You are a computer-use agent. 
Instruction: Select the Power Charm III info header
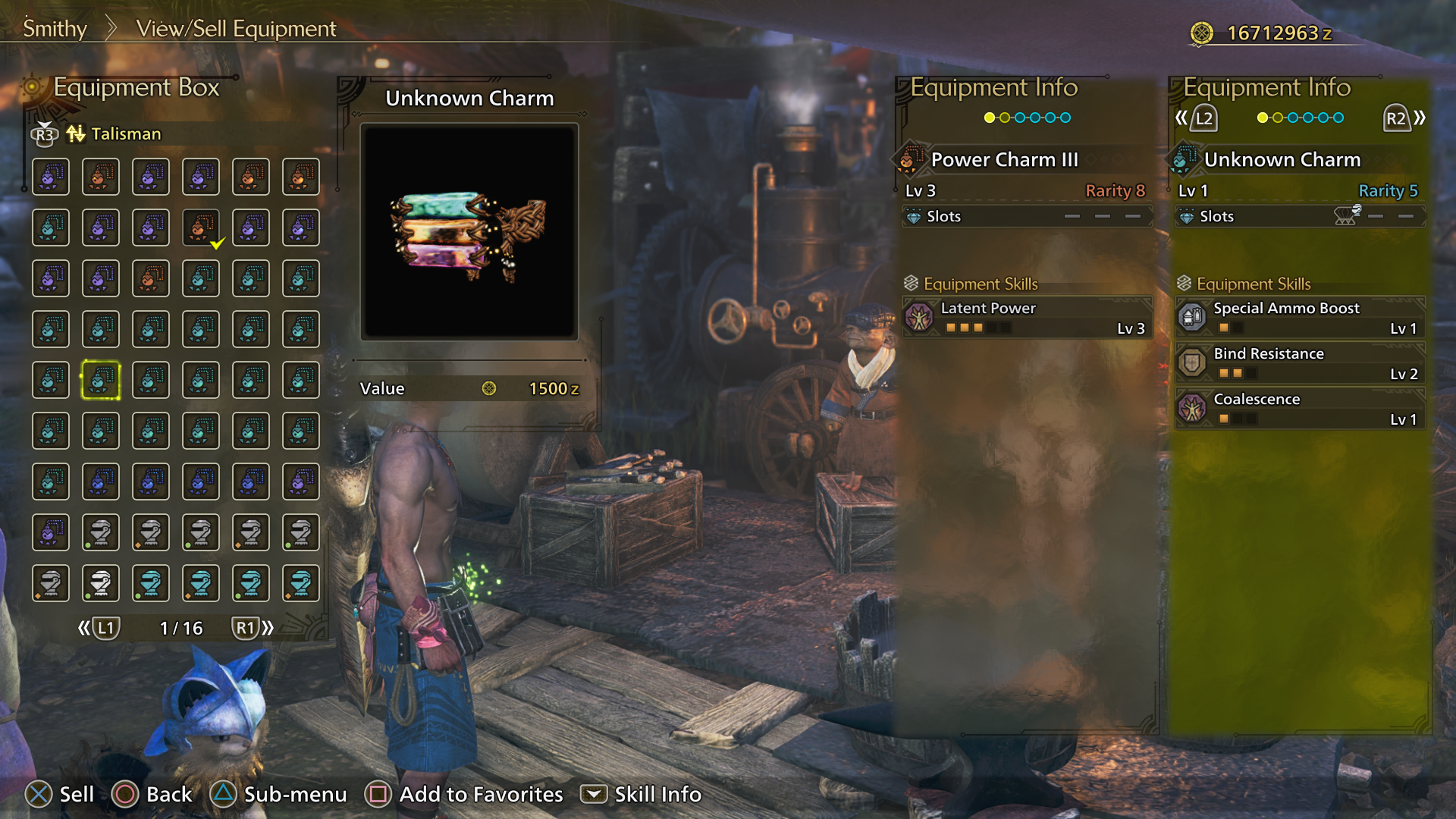tap(1004, 160)
